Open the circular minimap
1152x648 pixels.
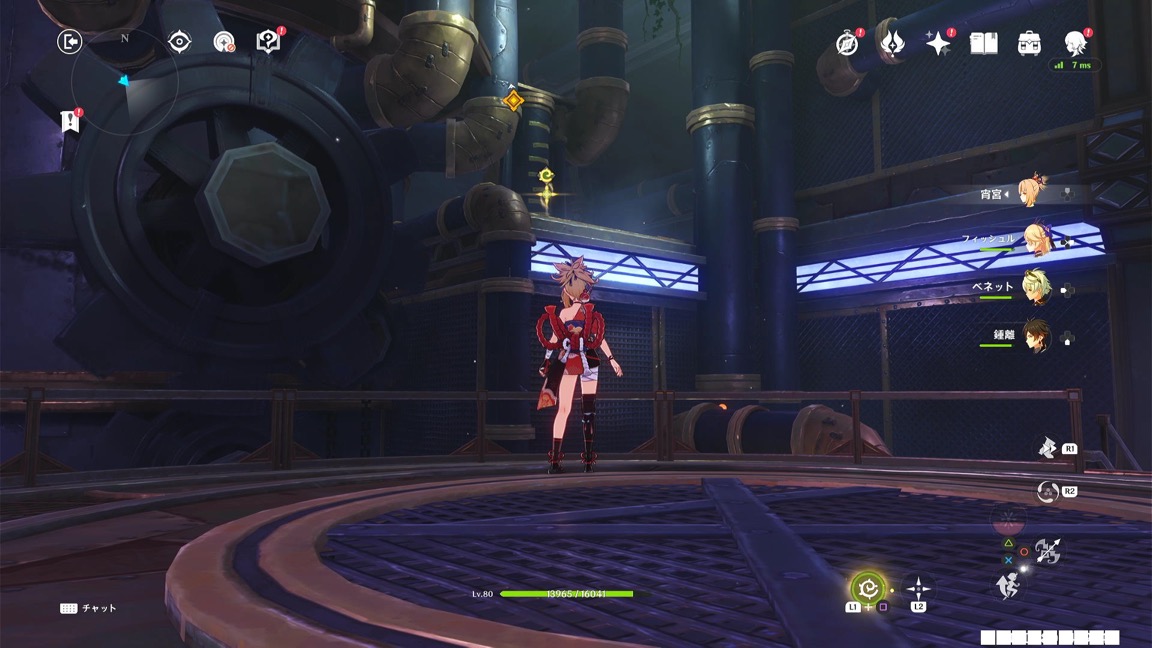click(126, 80)
